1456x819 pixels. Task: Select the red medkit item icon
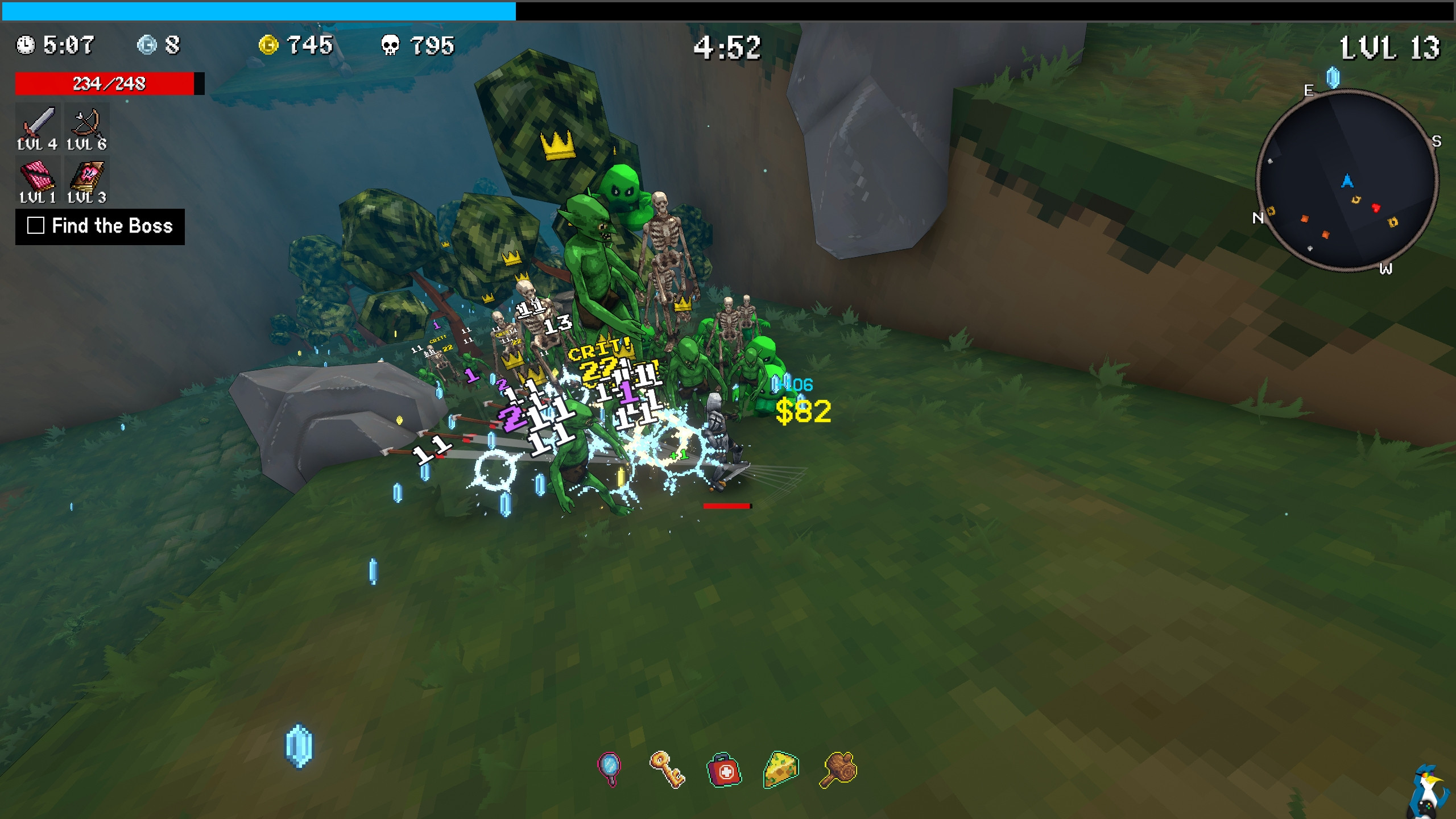point(724,770)
